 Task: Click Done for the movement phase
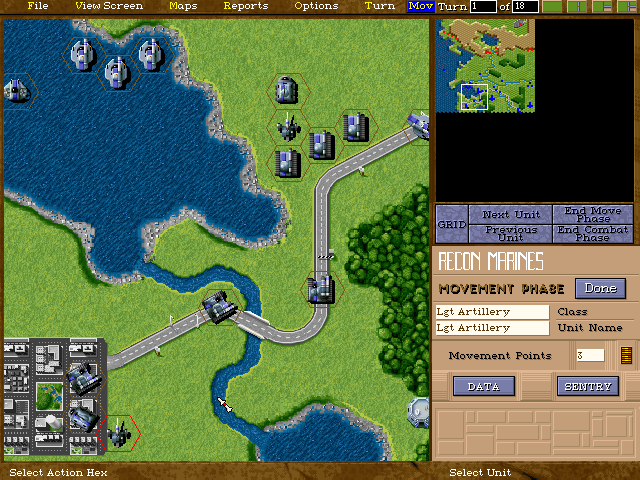[x=600, y=288]
